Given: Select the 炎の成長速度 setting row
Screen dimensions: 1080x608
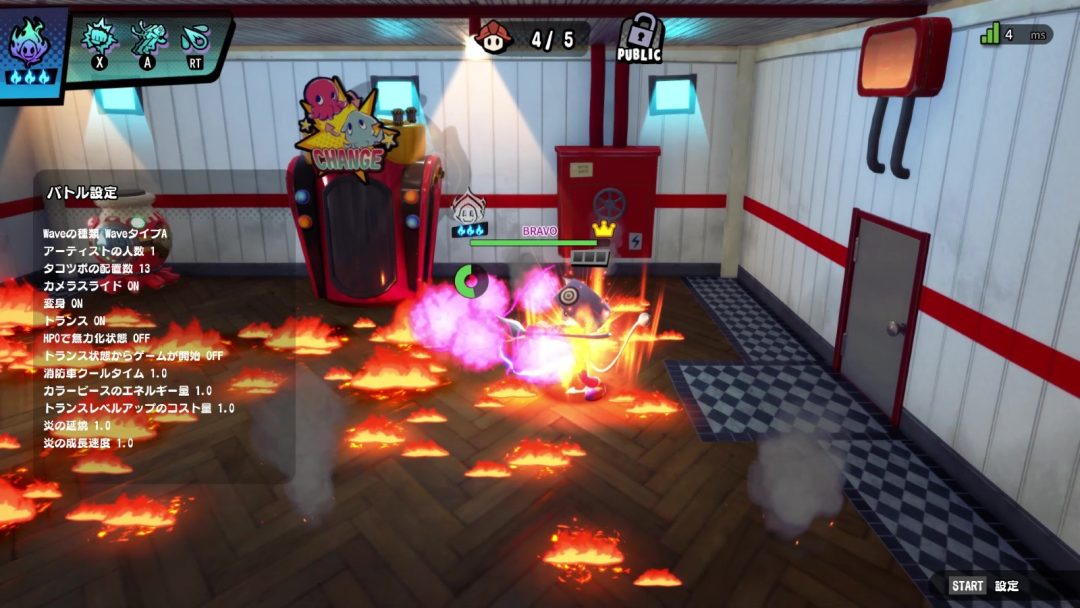Looking at the screenshot, I should pyautogui.click(x=88, y=443).
